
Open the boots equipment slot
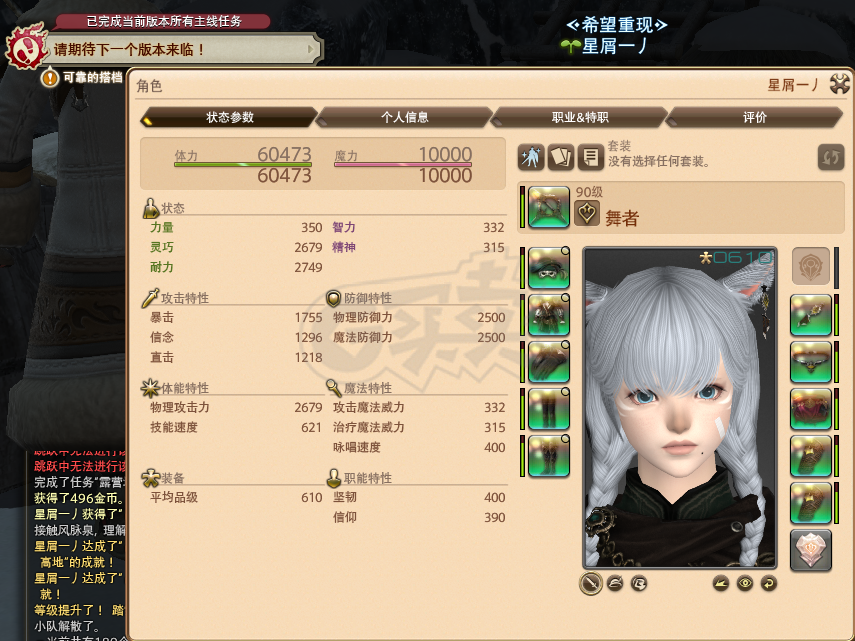(x=548, y=456)
